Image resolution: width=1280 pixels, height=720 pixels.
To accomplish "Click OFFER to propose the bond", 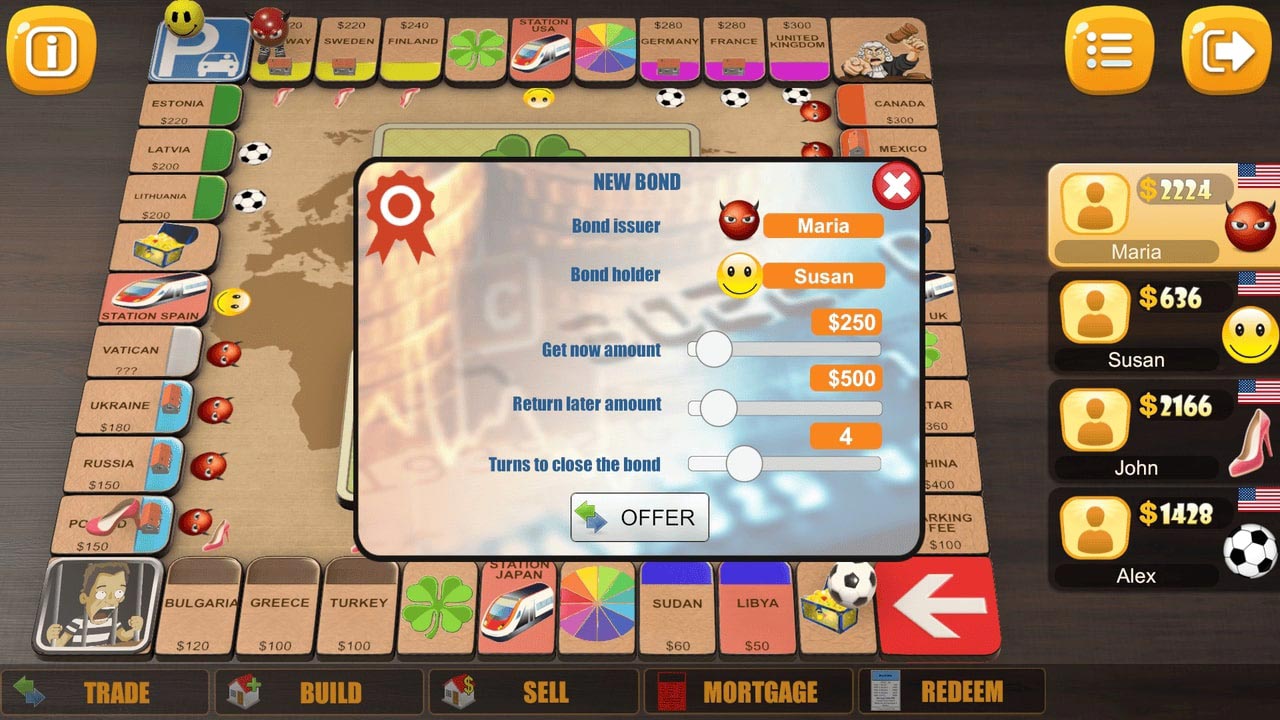I will [639, 518].
